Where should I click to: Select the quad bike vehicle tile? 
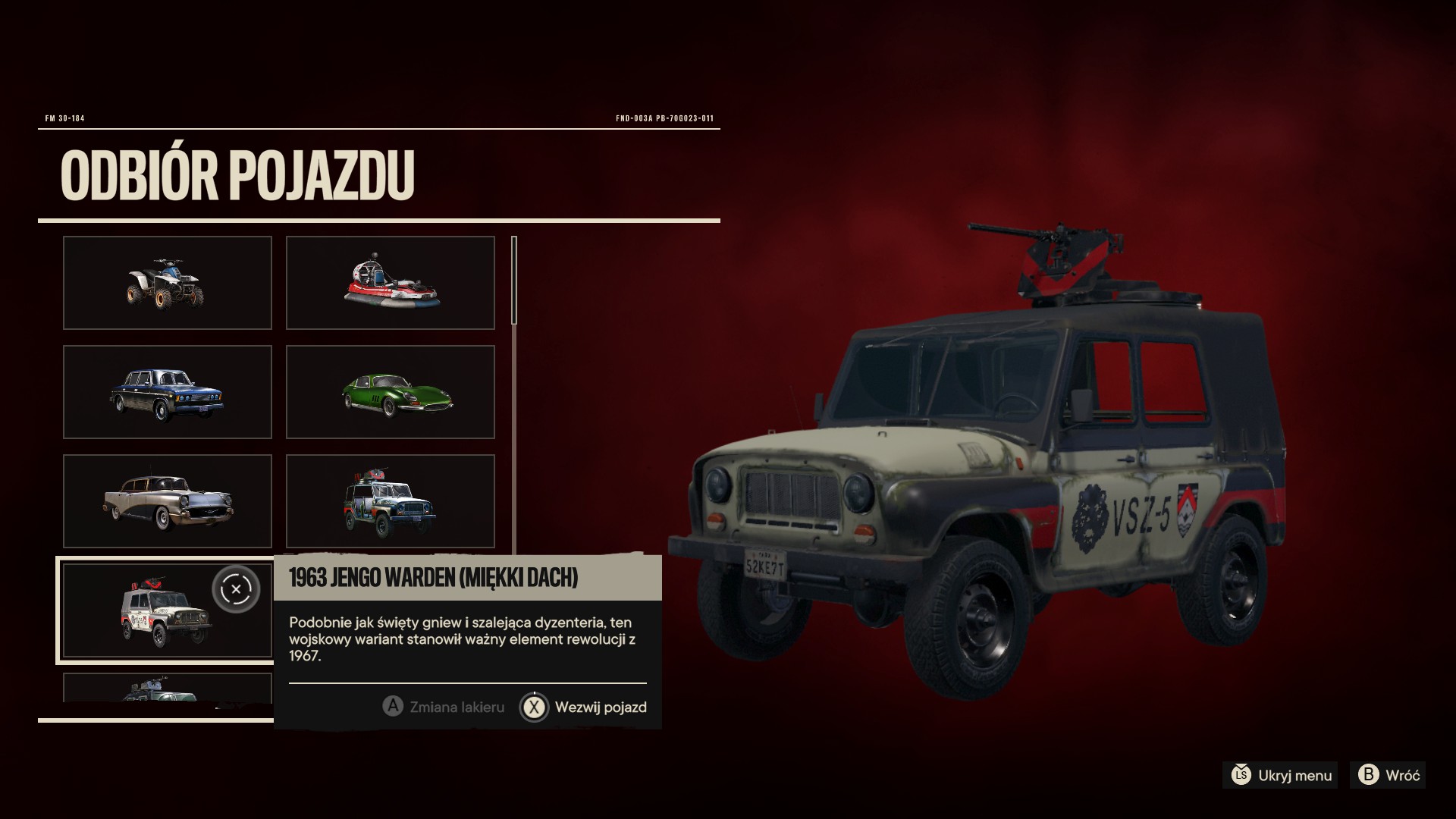(x=167, y=283)
